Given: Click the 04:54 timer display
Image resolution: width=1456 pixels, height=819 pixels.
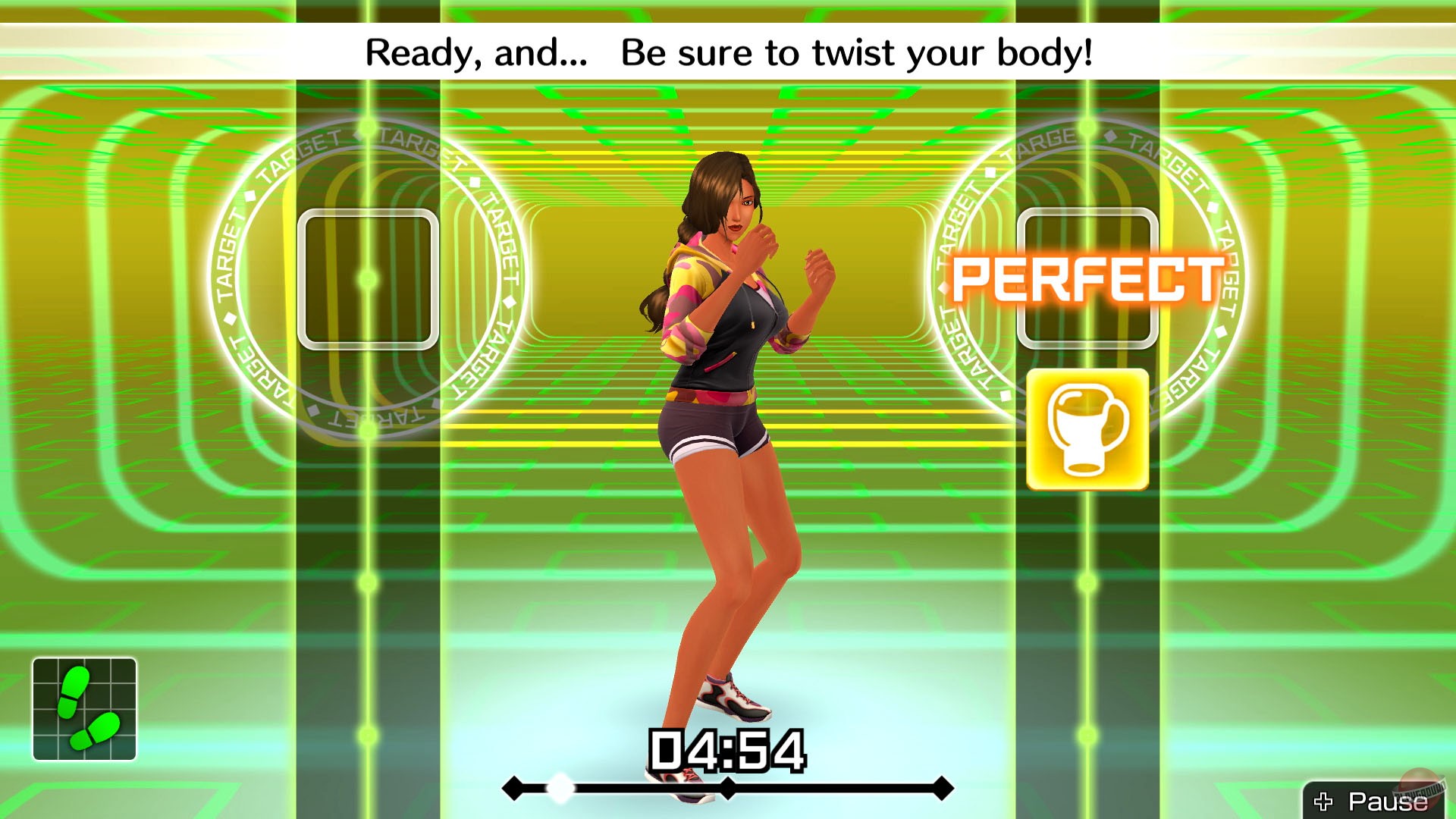Looking at the screenshot, I should click(726, 751).
